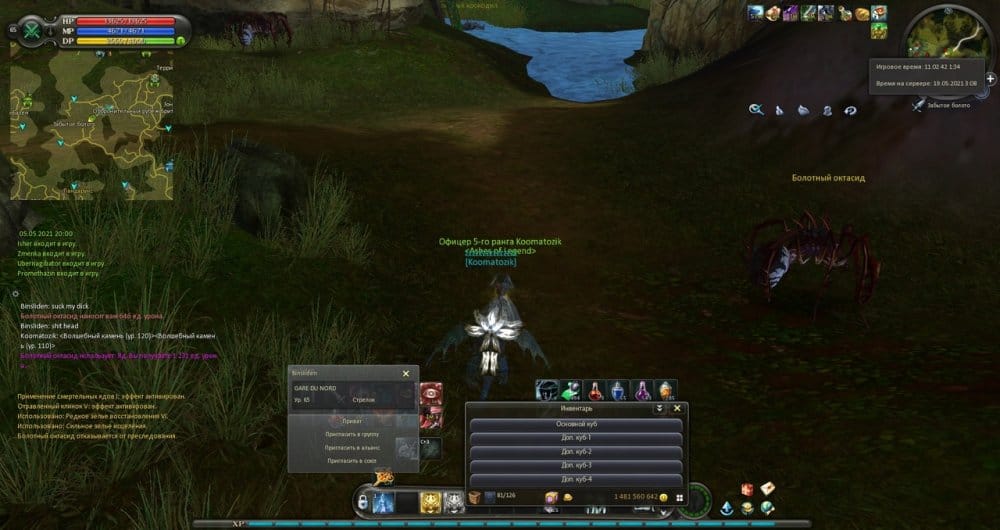This screenshot has height=530, width=1000.
Task: Select Пригласить в союз option
Action: 352,461
